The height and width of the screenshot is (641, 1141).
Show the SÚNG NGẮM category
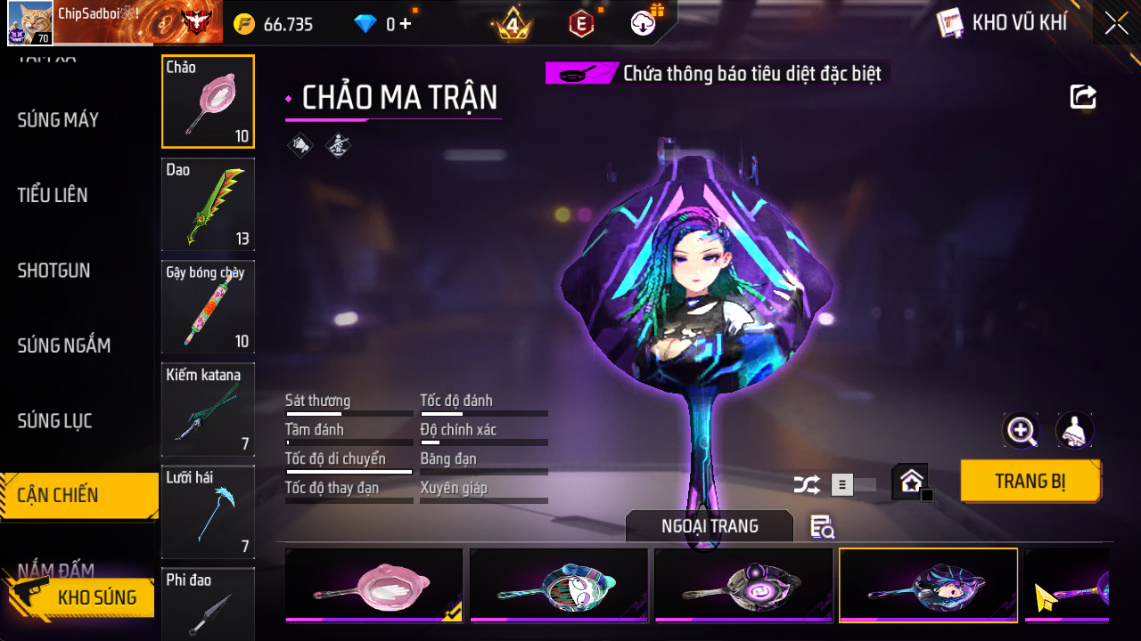tap(64, 346)
